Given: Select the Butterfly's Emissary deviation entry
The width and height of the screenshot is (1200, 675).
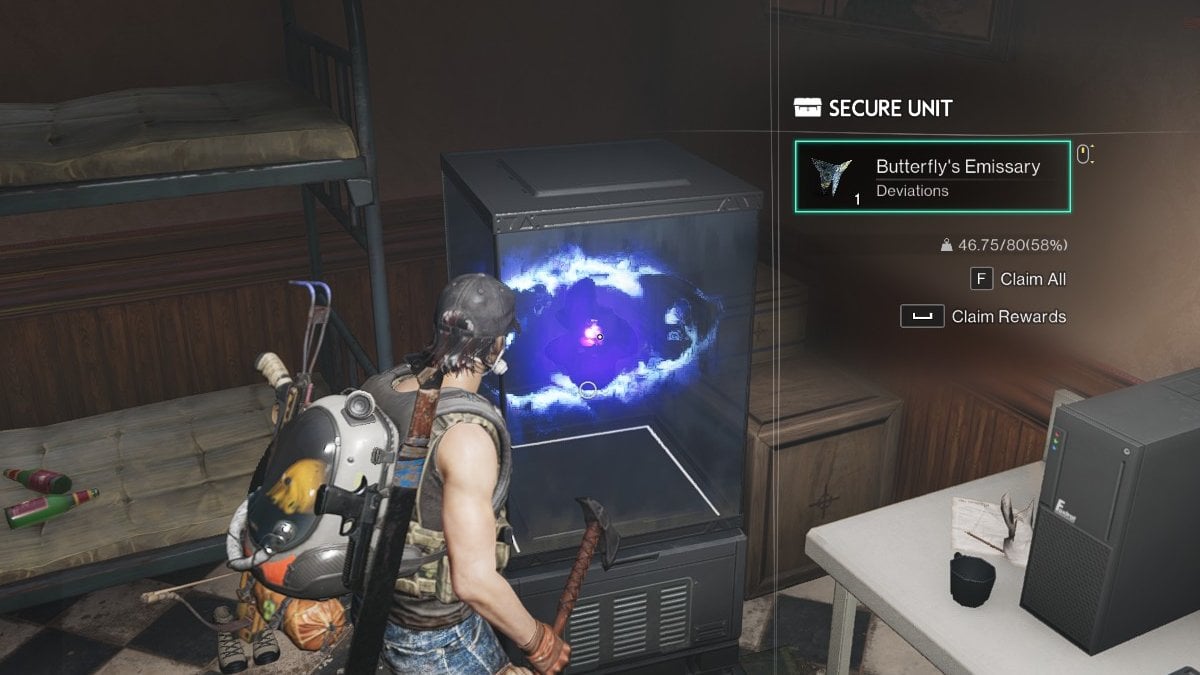Looking at the screenshot, I should [932, 176].
